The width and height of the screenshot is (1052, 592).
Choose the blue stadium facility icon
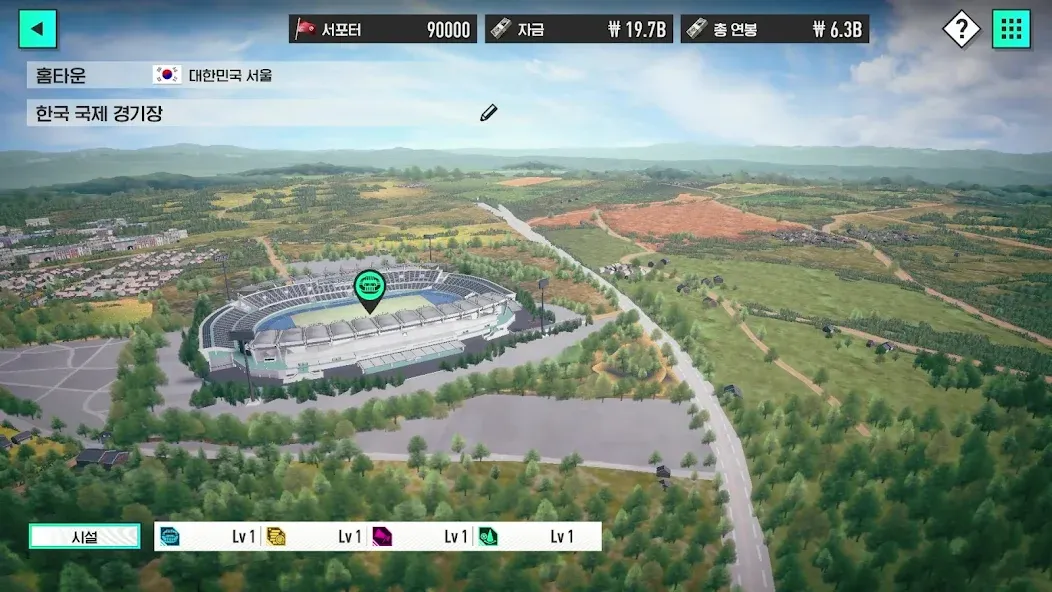tap(170, 537)
